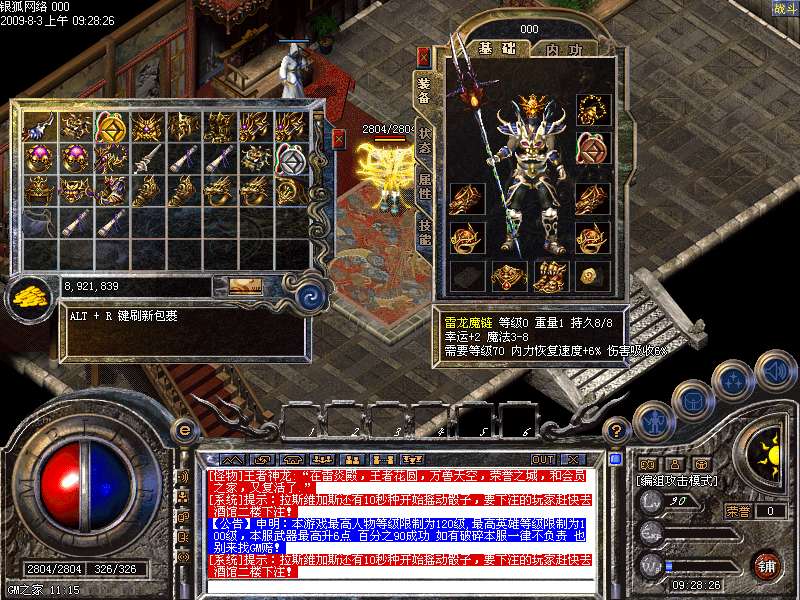Switch to the 内功 tab
800x600 pixels.
point(563,48)
